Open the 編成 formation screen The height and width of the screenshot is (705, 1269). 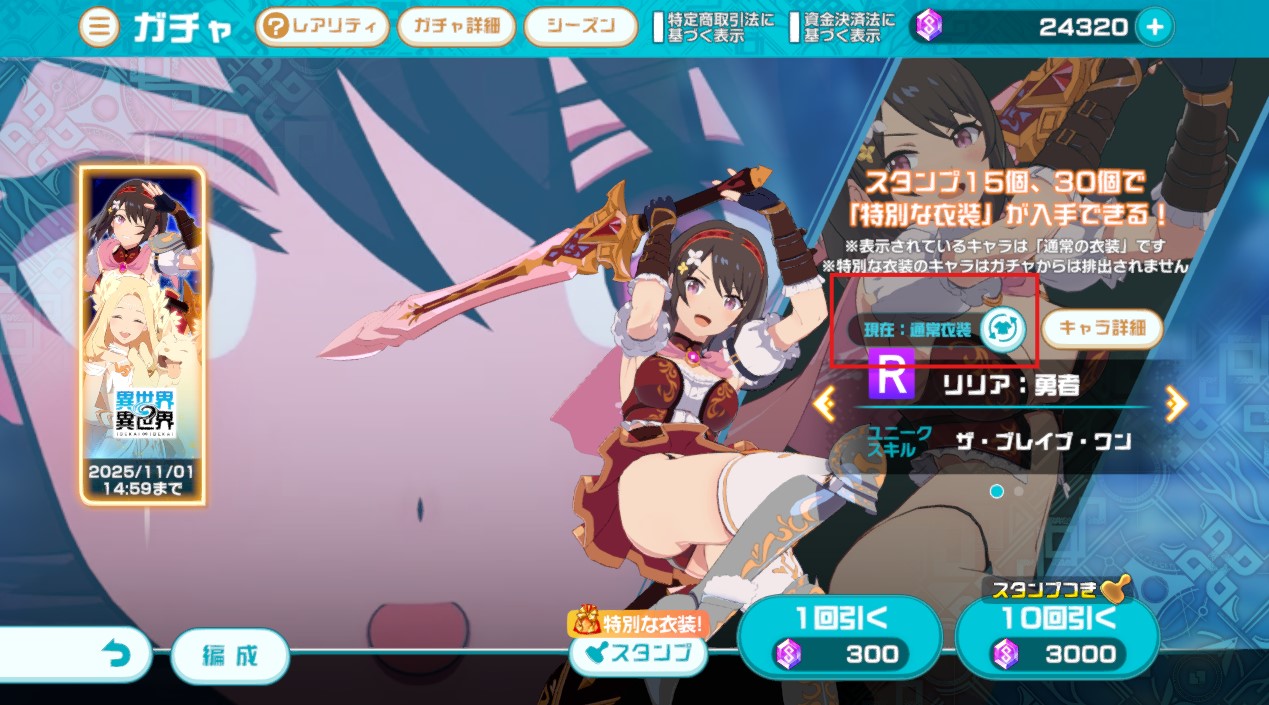[230, 656]
